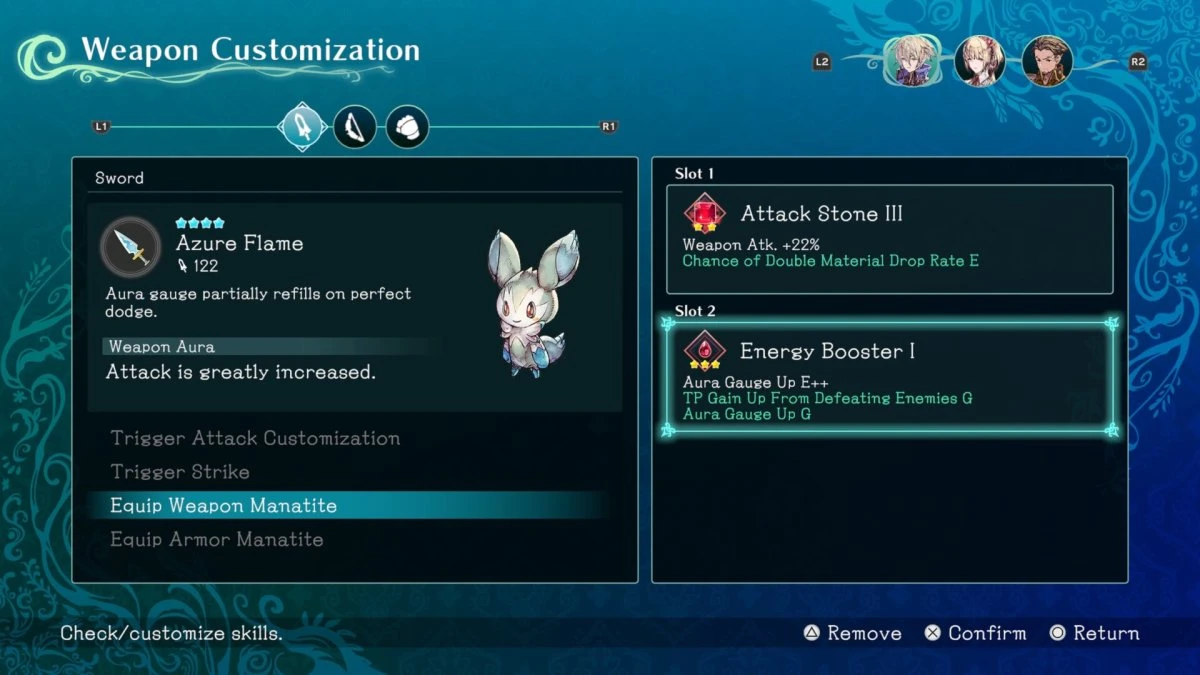
Task: Pick the Attack Stone III slot
Action: pyautogui.click(x=889, y=238)
